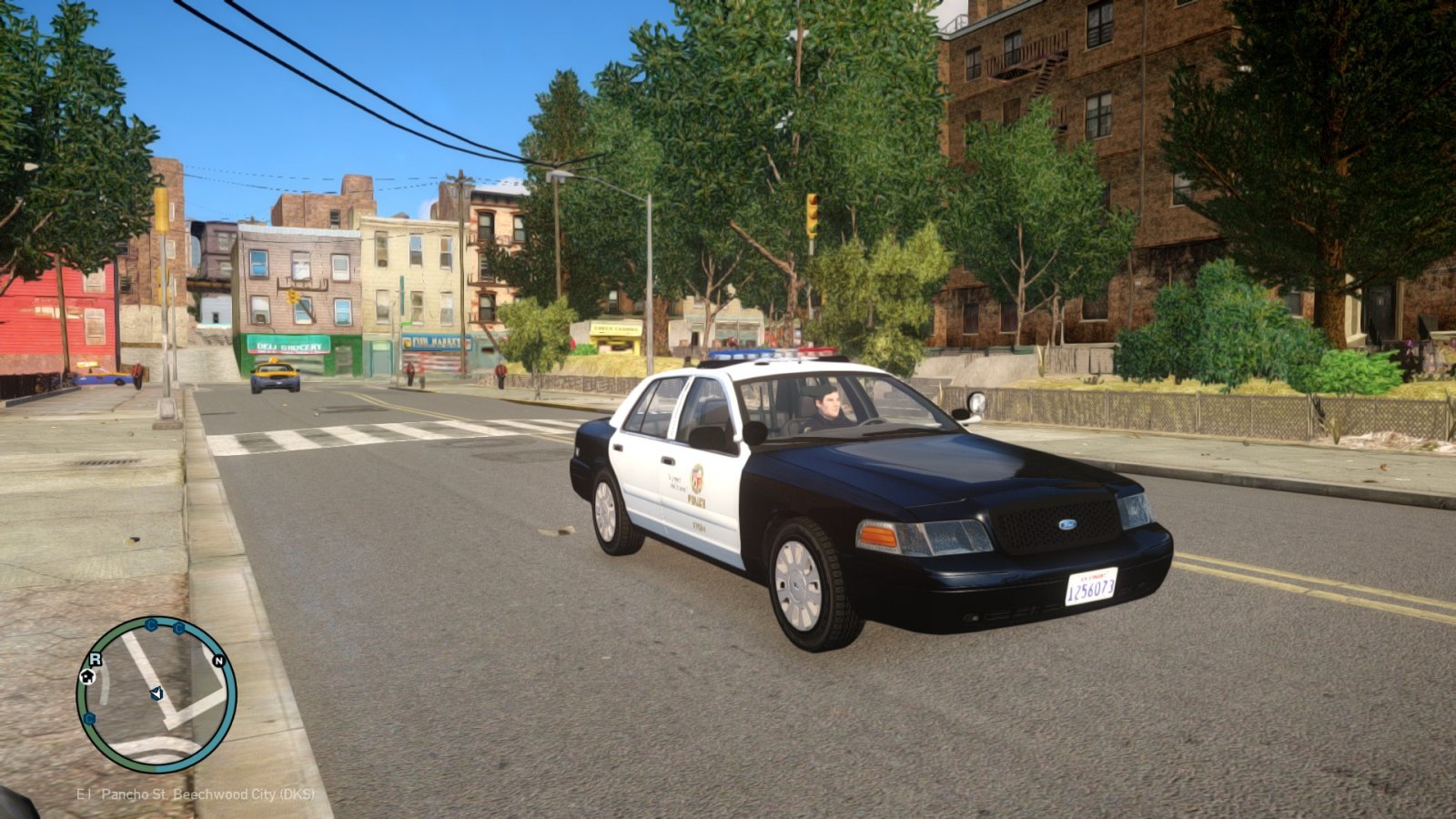Click the top C contact blip on the minimap
1456x819 pixels.
(x=150, y=625)
